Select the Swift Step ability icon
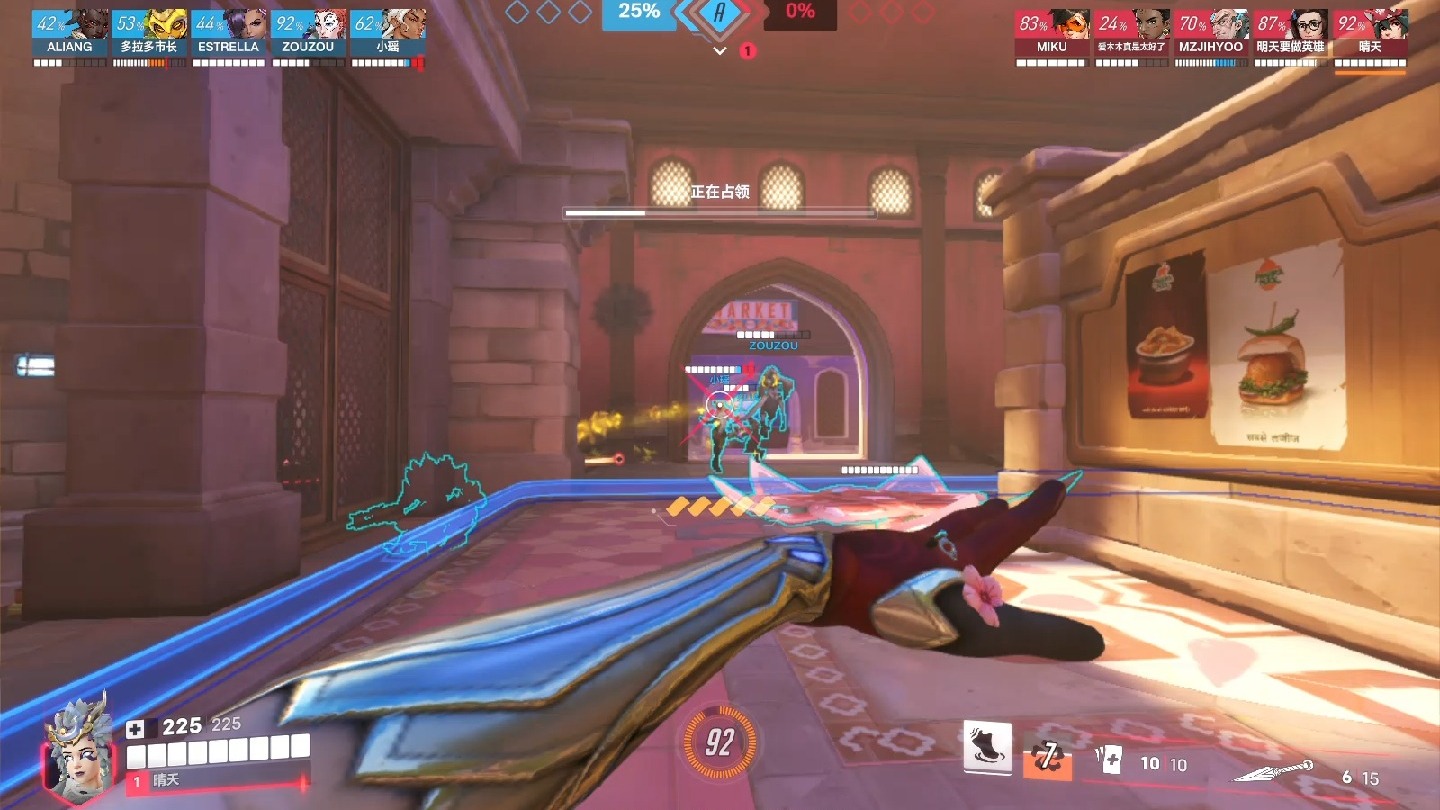The width and height of the screenshot is (1440, 810). 987,747
